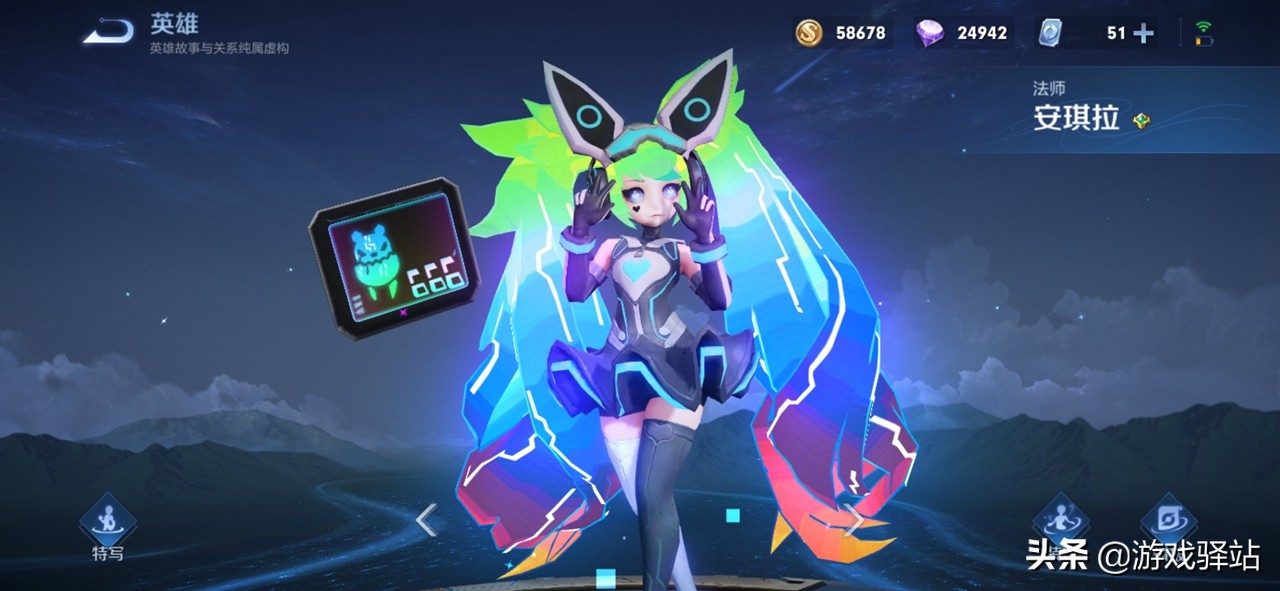Screen dimensions: 1280x591
Task: Show the next hero with the right arrow
Action: click(856, 520)
